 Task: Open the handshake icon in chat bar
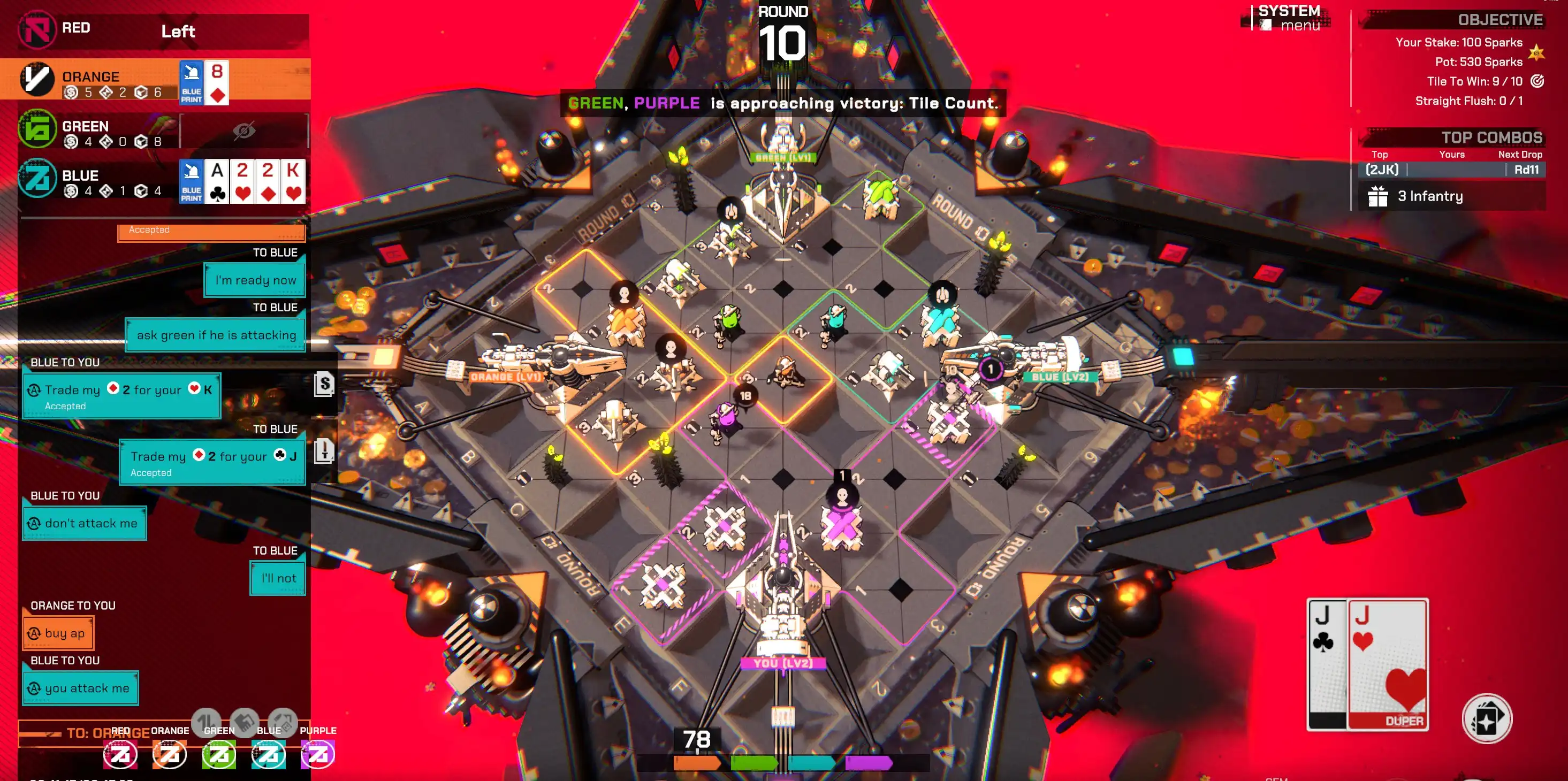245,723
